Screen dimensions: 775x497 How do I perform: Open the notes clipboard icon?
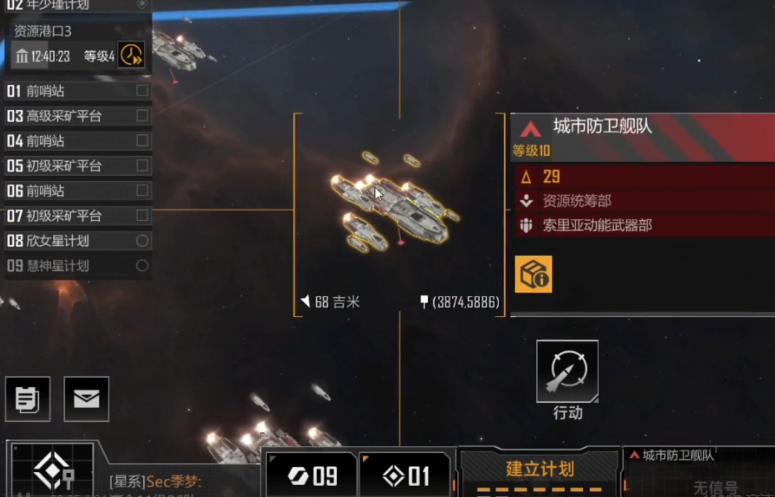coord(27,399)
